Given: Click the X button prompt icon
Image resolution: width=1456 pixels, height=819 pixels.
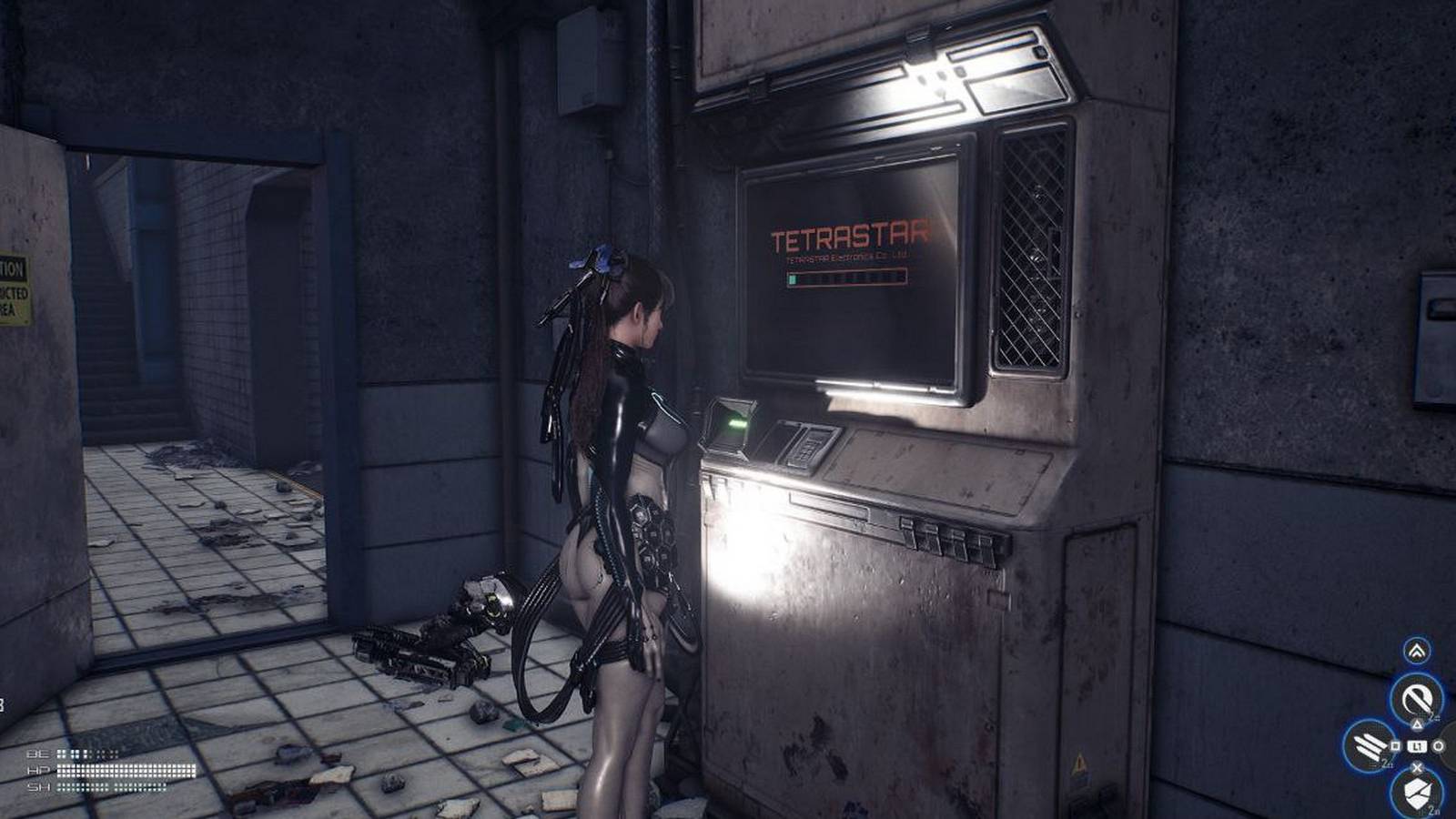Looking at the screenshot, I should point(1418,765).
